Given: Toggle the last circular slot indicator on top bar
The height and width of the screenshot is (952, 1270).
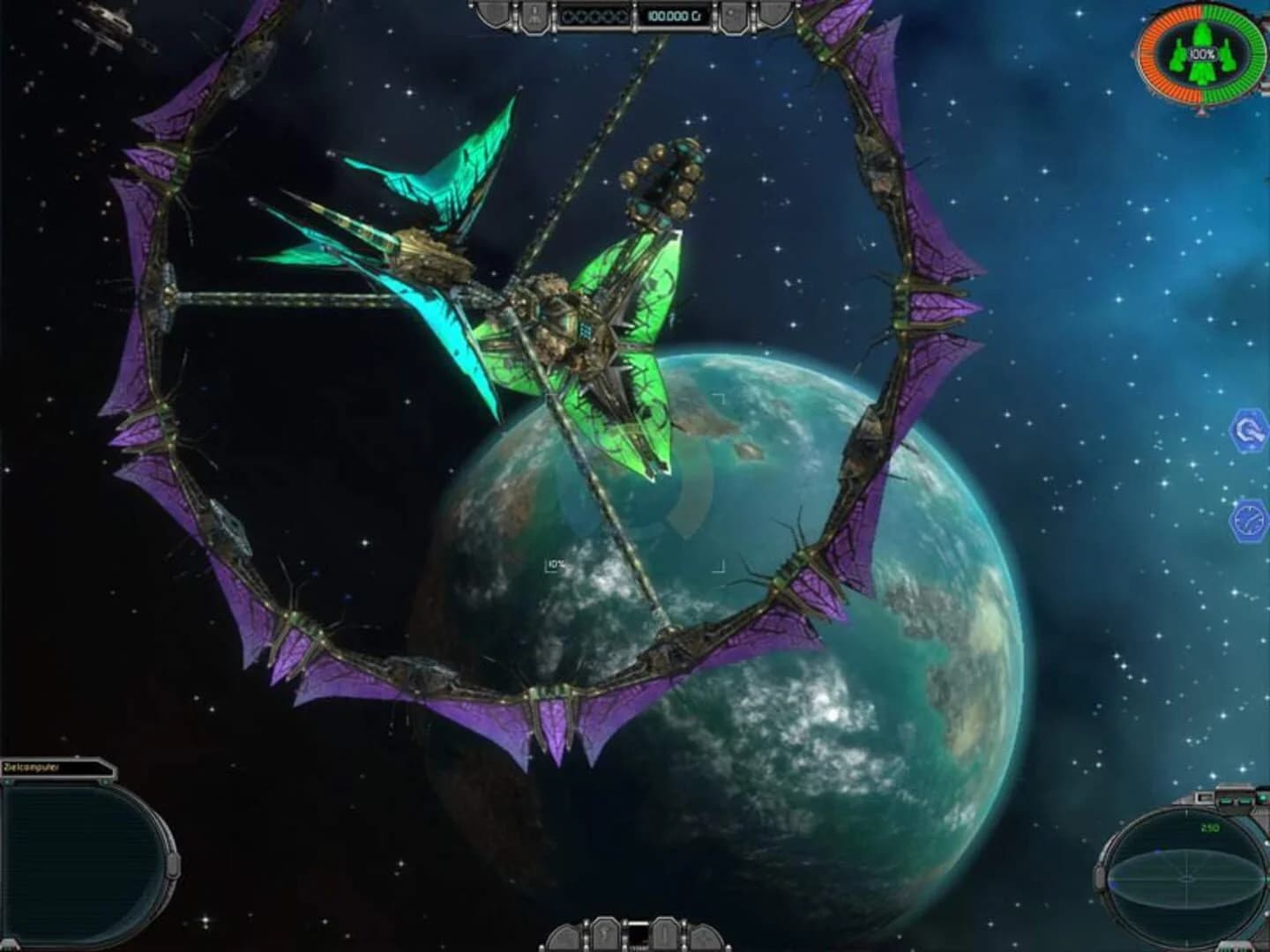Looking at the screenshot, I should click(x=622, y=14).
